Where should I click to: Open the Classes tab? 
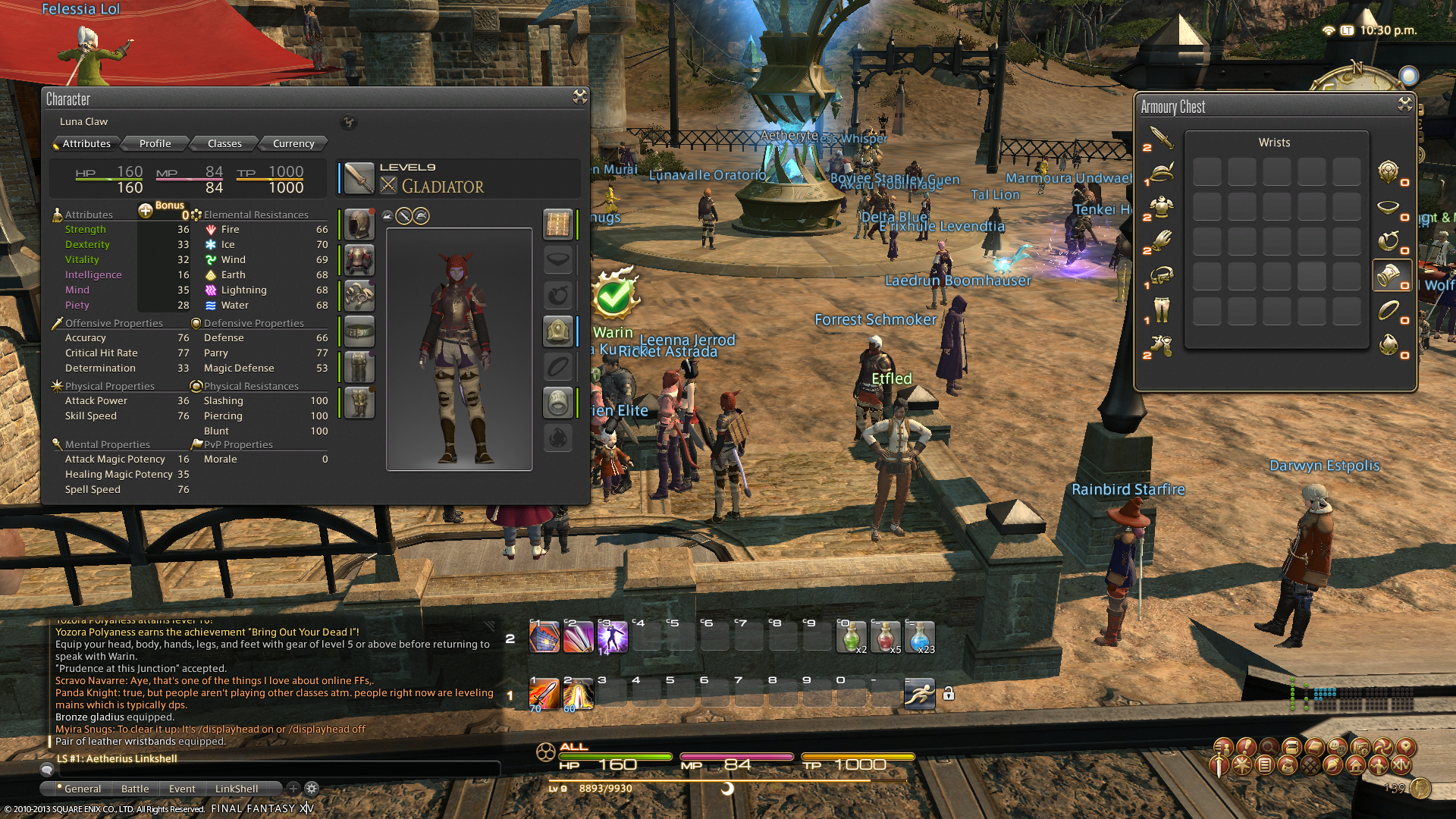(x=224, y=143)
